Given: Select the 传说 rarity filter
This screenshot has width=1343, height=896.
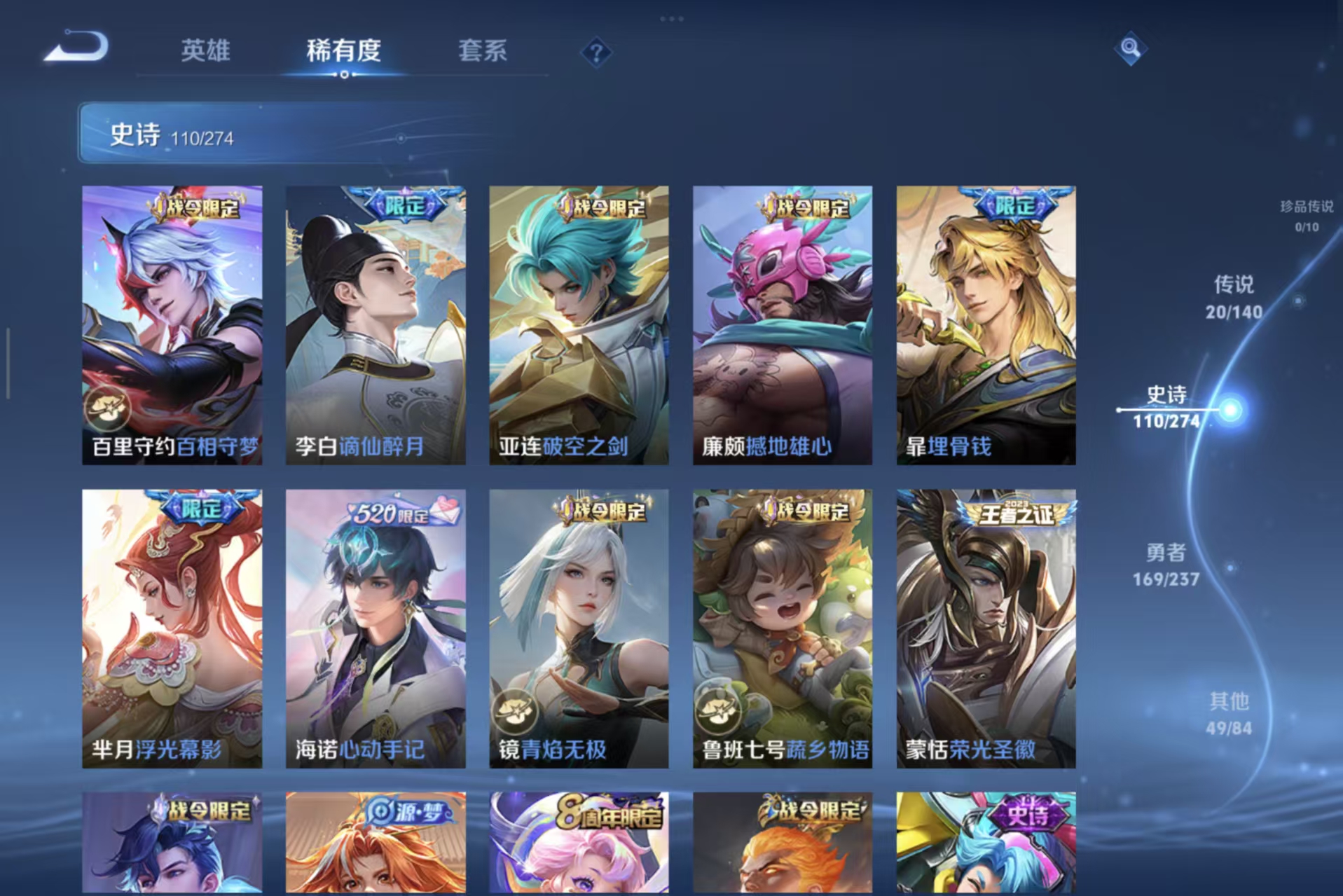Looking at the screenshot, I should click(x=1236, y=296).
